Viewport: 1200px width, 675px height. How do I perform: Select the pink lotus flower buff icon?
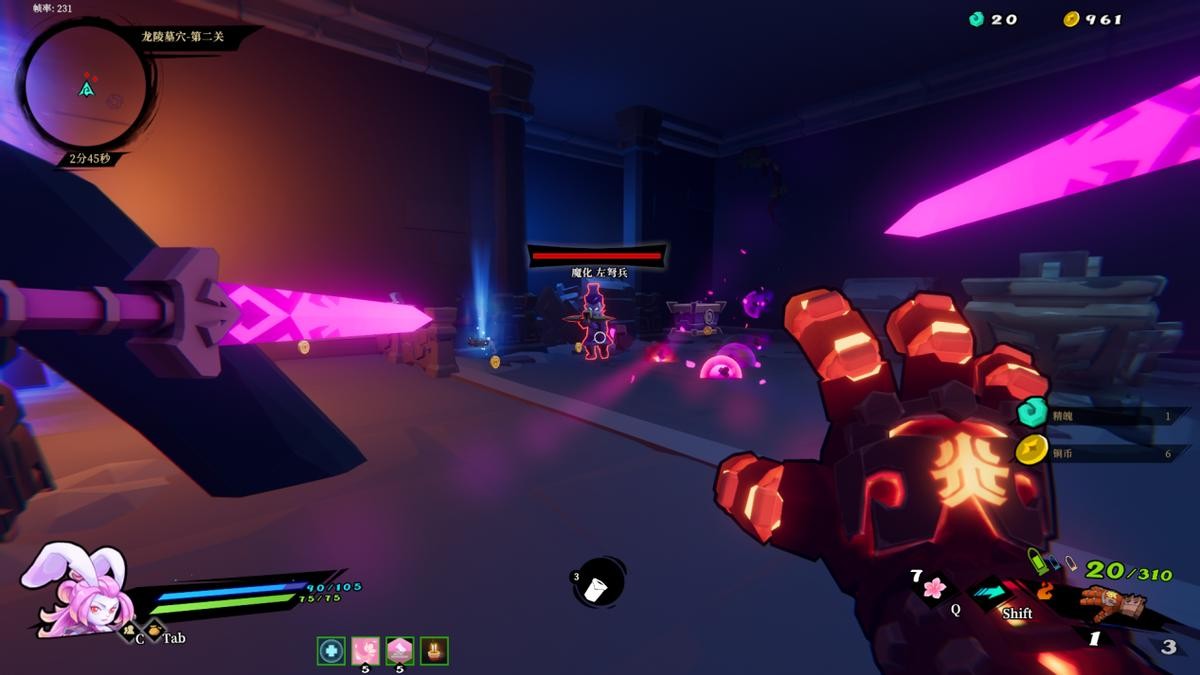[x=365, y=650]
